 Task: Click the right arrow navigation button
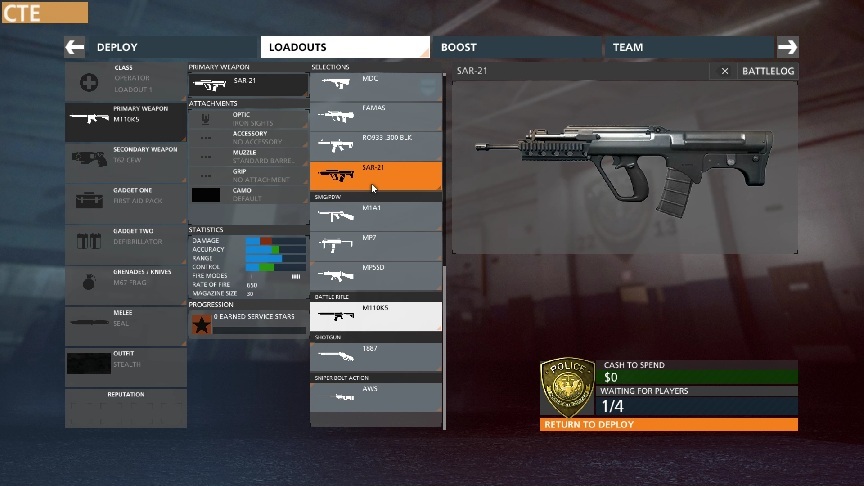pos(787,47)
